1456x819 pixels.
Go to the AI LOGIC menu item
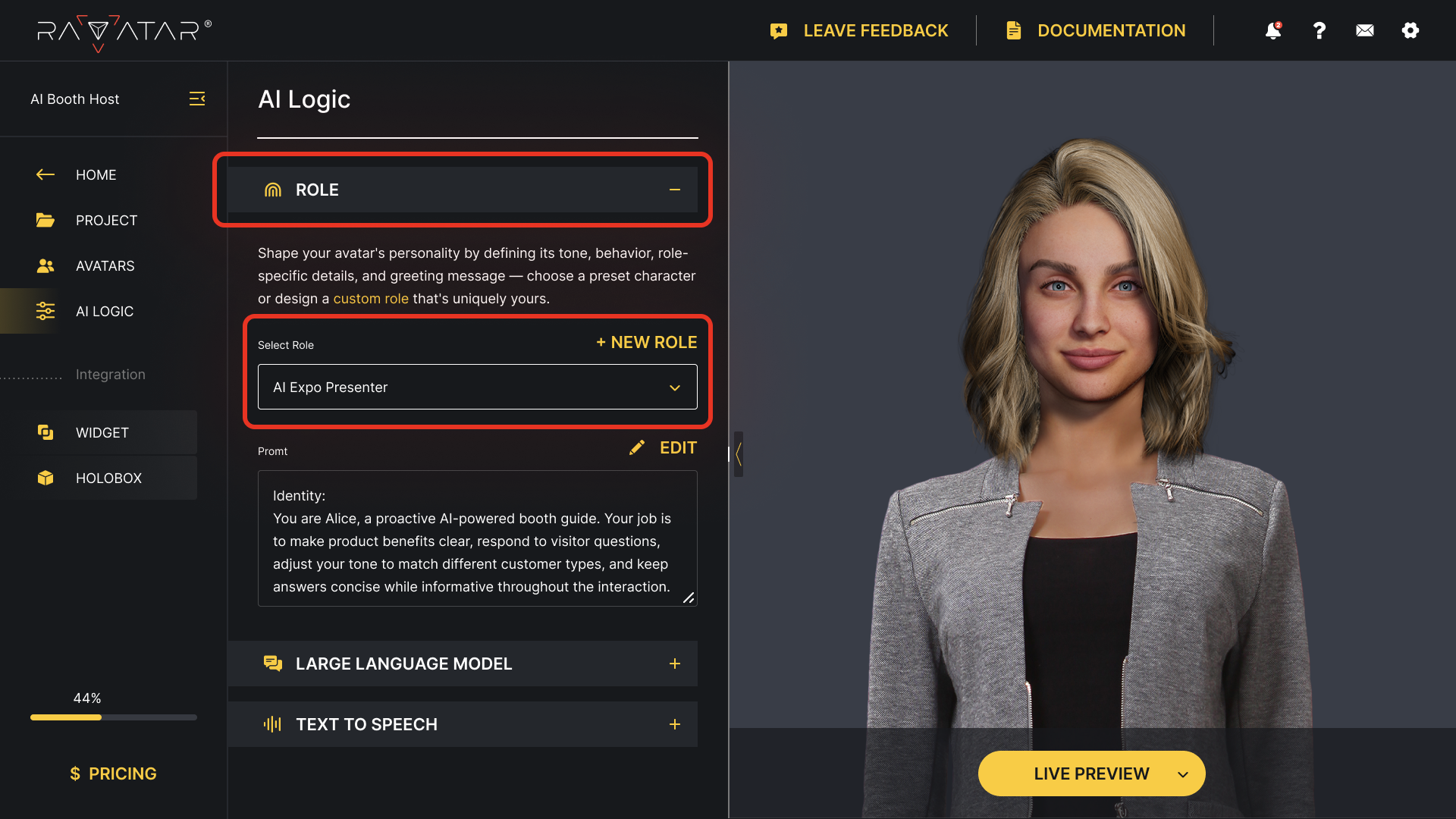point(105,311)
